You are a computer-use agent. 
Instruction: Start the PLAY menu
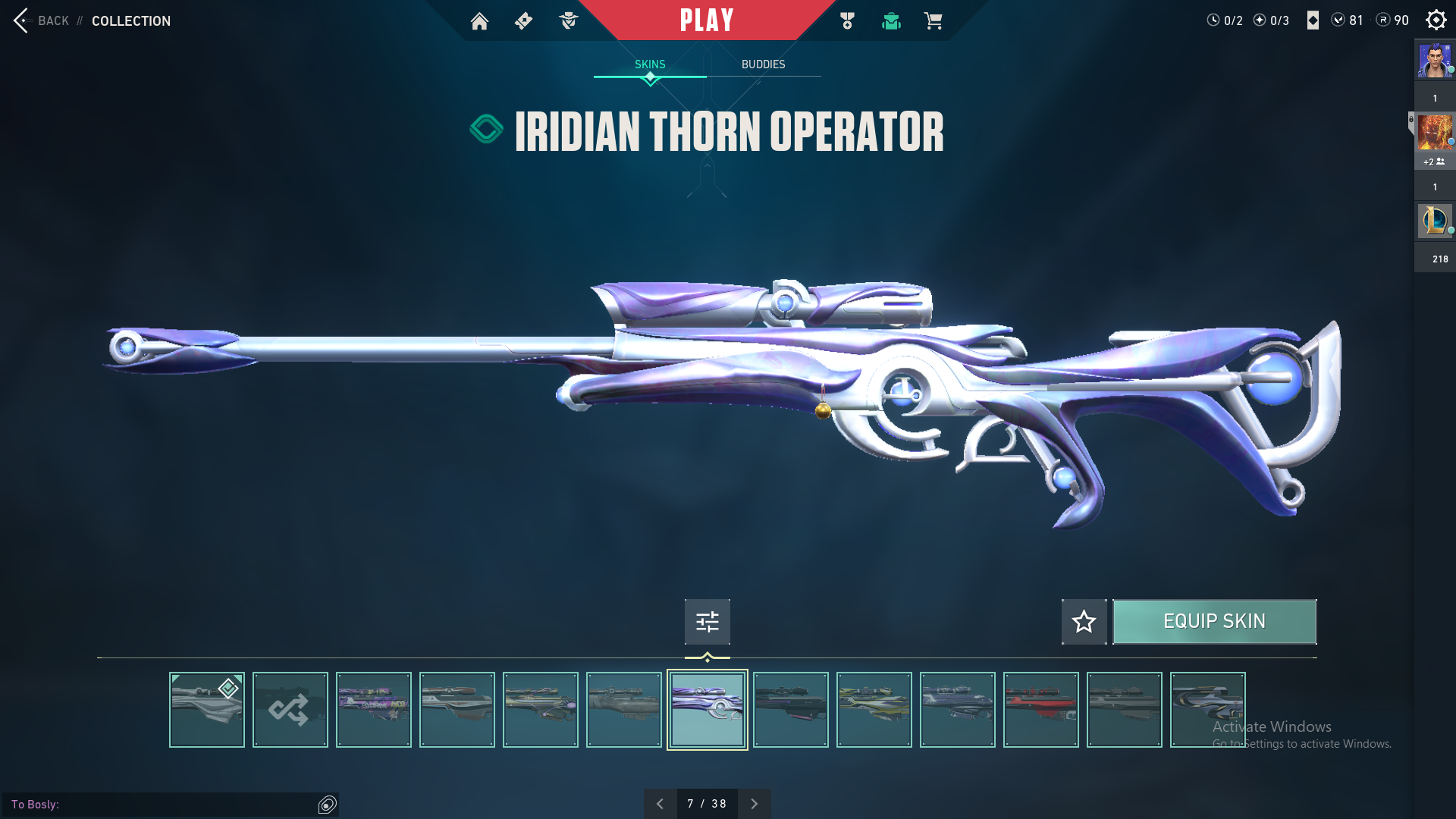(707, 20)
